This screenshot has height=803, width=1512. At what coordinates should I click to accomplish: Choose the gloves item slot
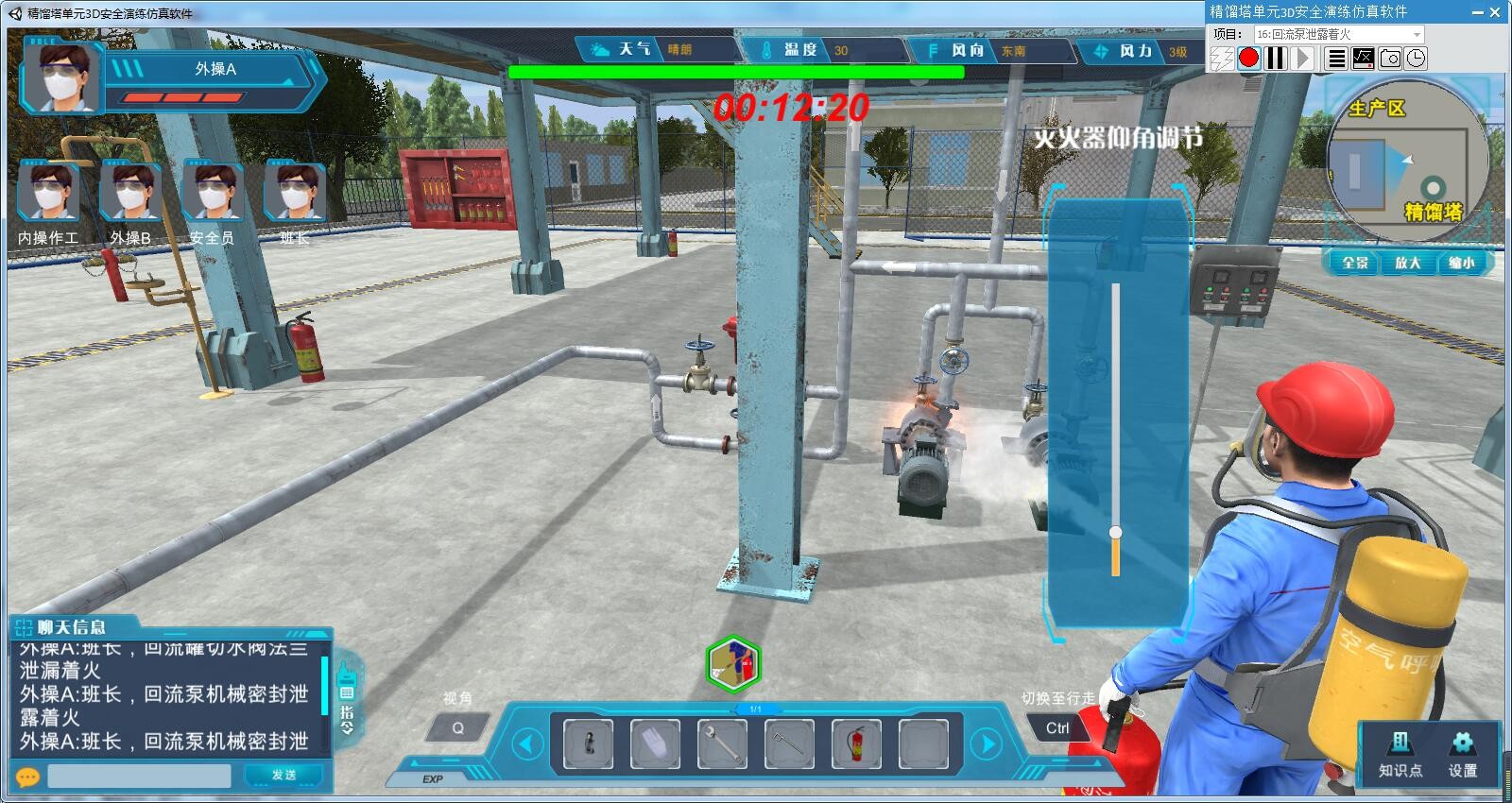coord(655,743)
